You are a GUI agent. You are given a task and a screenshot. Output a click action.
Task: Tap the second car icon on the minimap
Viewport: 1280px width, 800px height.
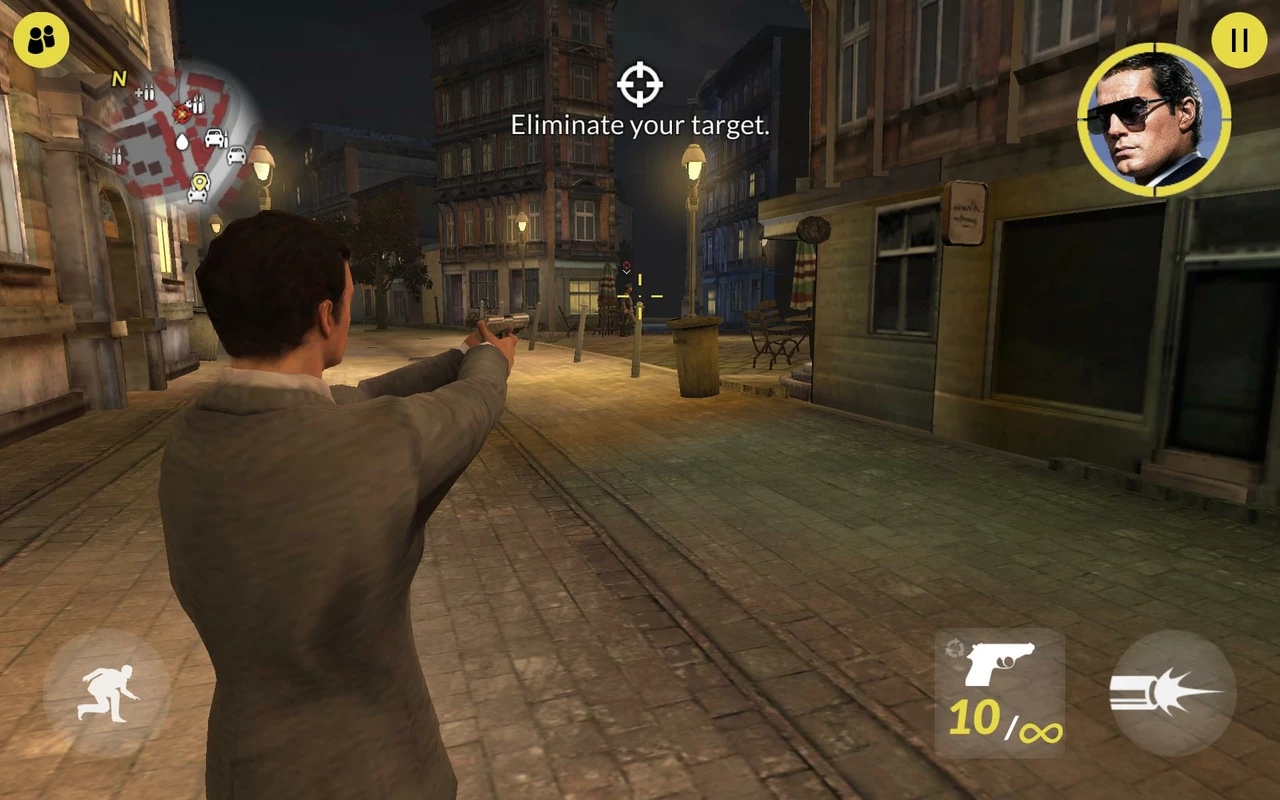point(237,156)
